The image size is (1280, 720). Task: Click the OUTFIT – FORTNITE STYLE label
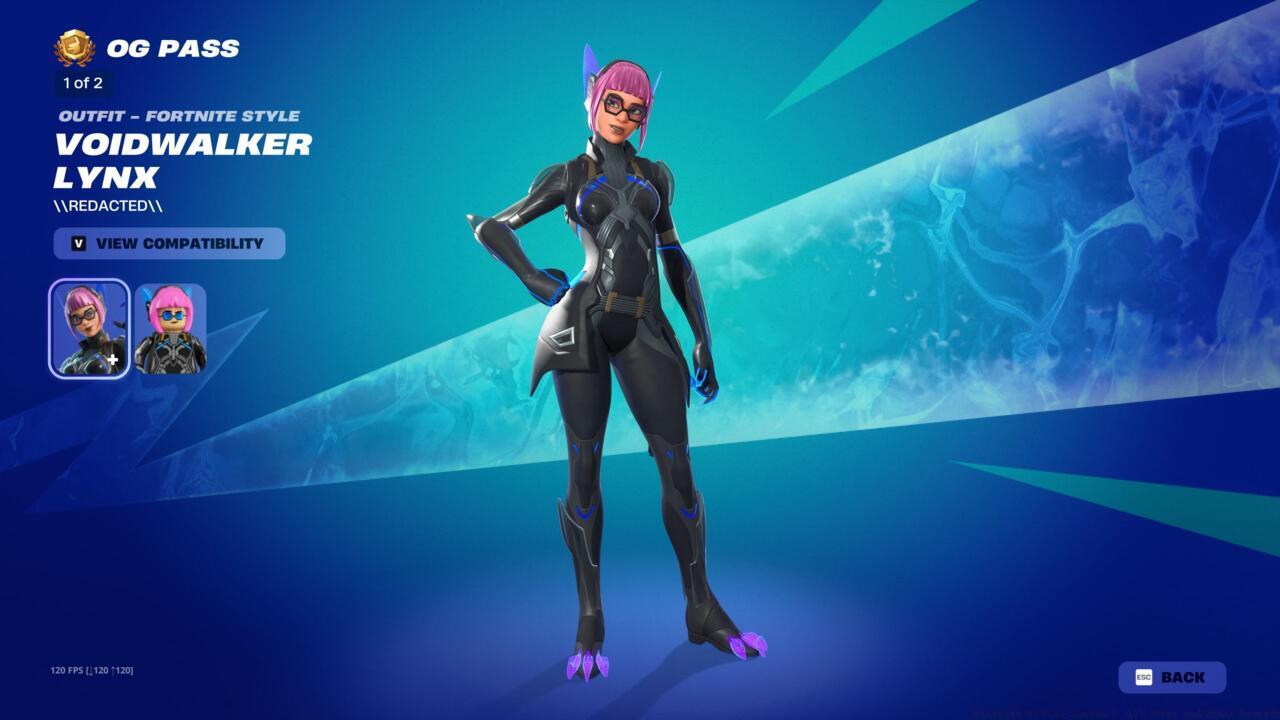pyautogui.click(x=178, y=115)
